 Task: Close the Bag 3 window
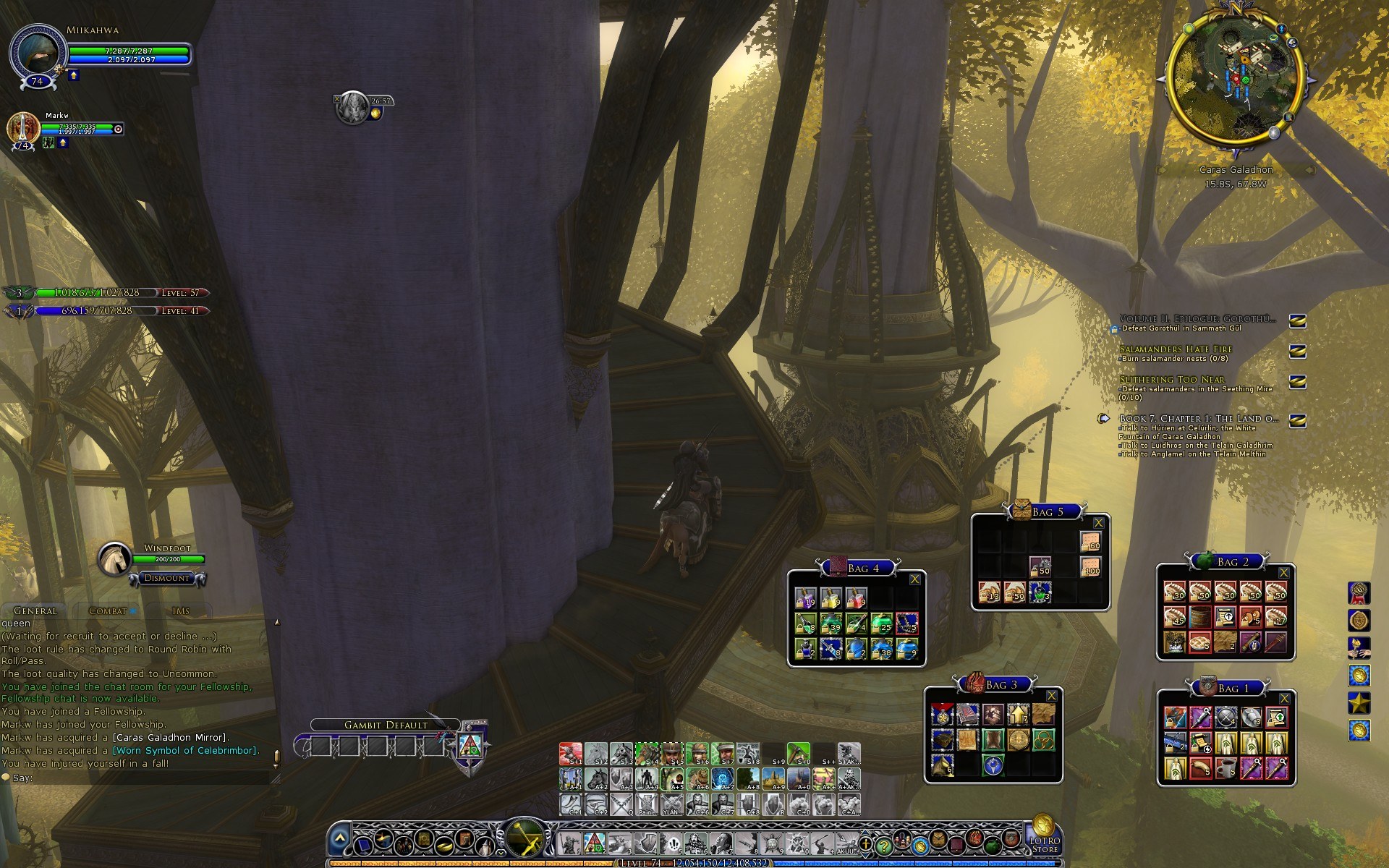(x=1051, y=696)
